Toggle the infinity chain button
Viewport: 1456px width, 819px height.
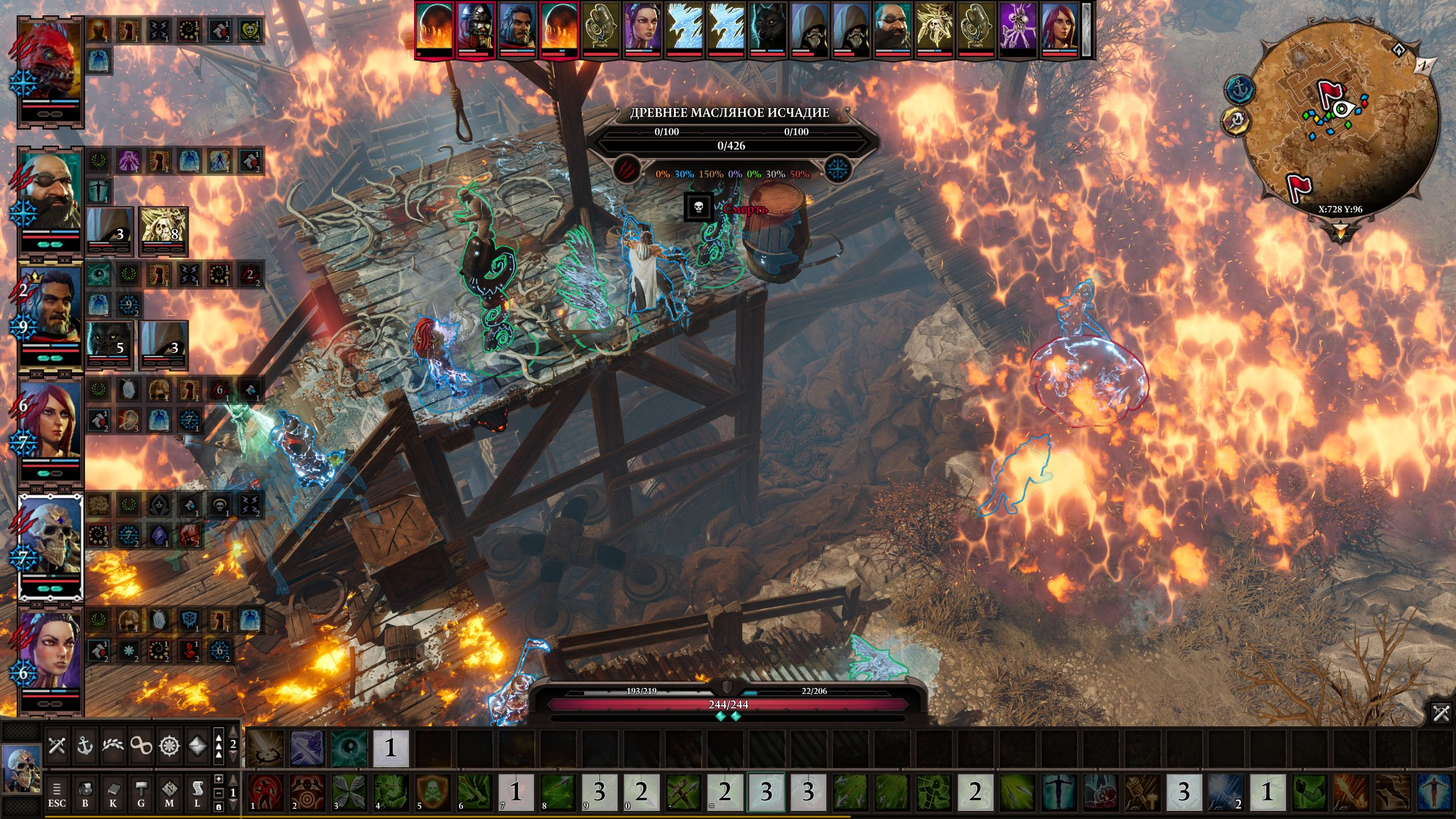[141, 745]
